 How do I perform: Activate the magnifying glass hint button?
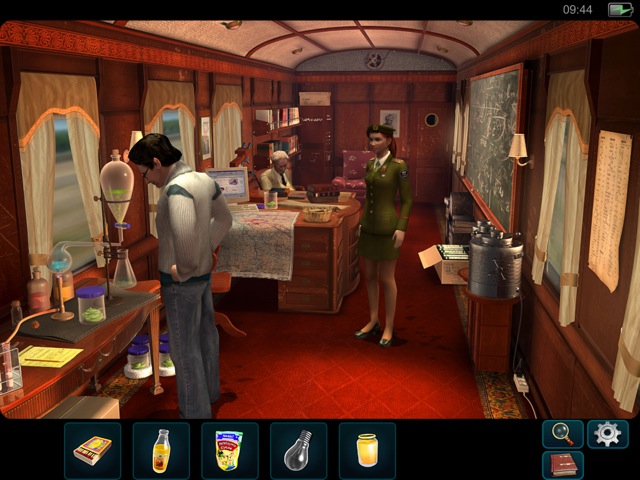pyautogui.click(x=562, y=434)
